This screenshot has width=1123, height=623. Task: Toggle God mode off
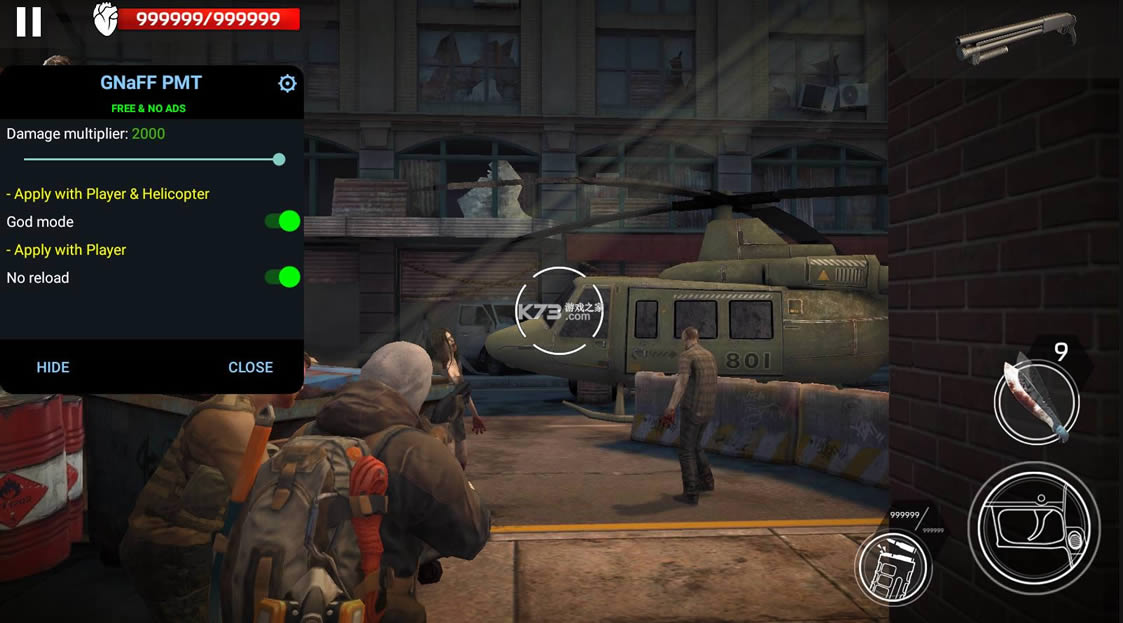(283, 221)
